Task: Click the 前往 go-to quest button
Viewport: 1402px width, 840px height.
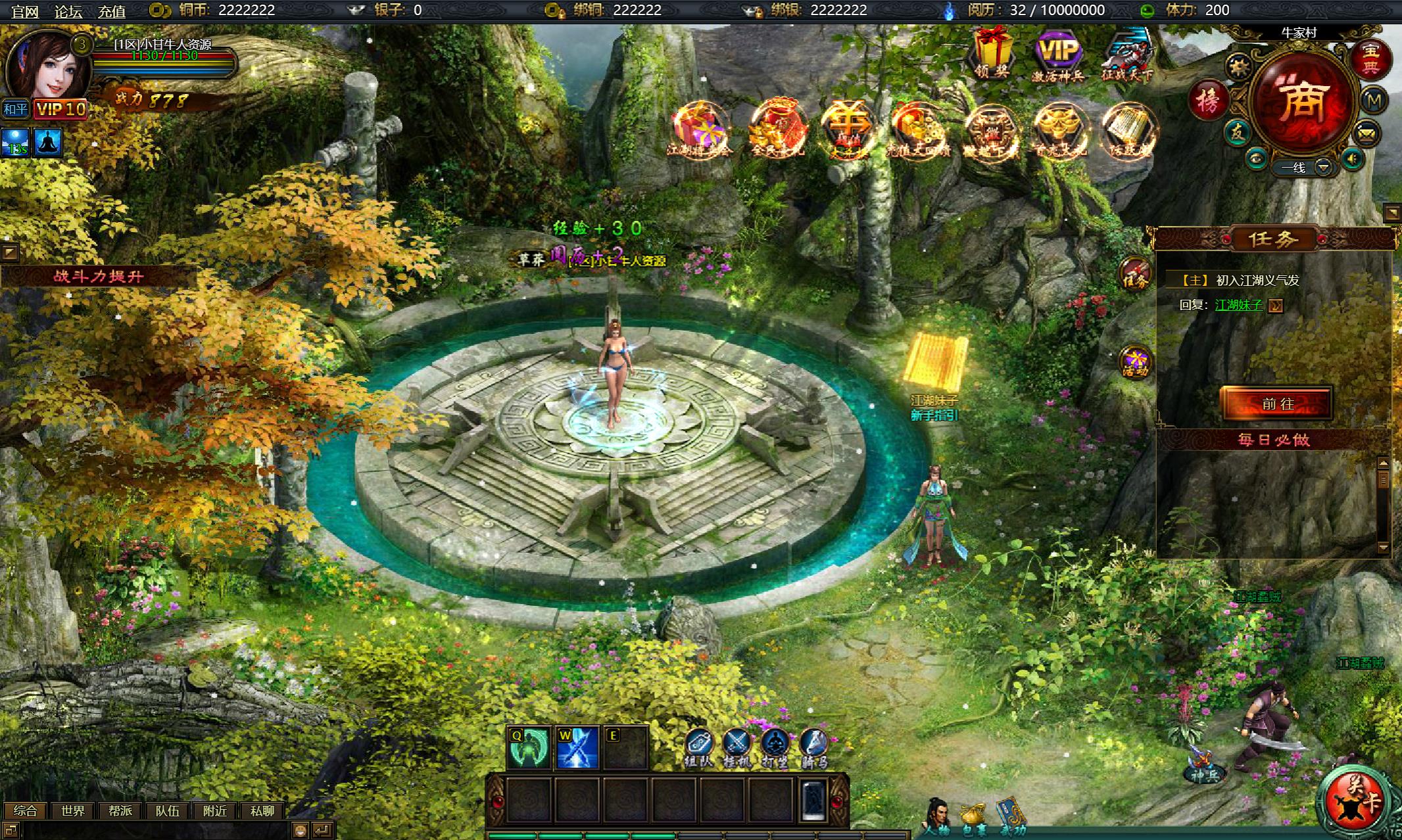Action: pyautogui.click(x=1277, y=404)
